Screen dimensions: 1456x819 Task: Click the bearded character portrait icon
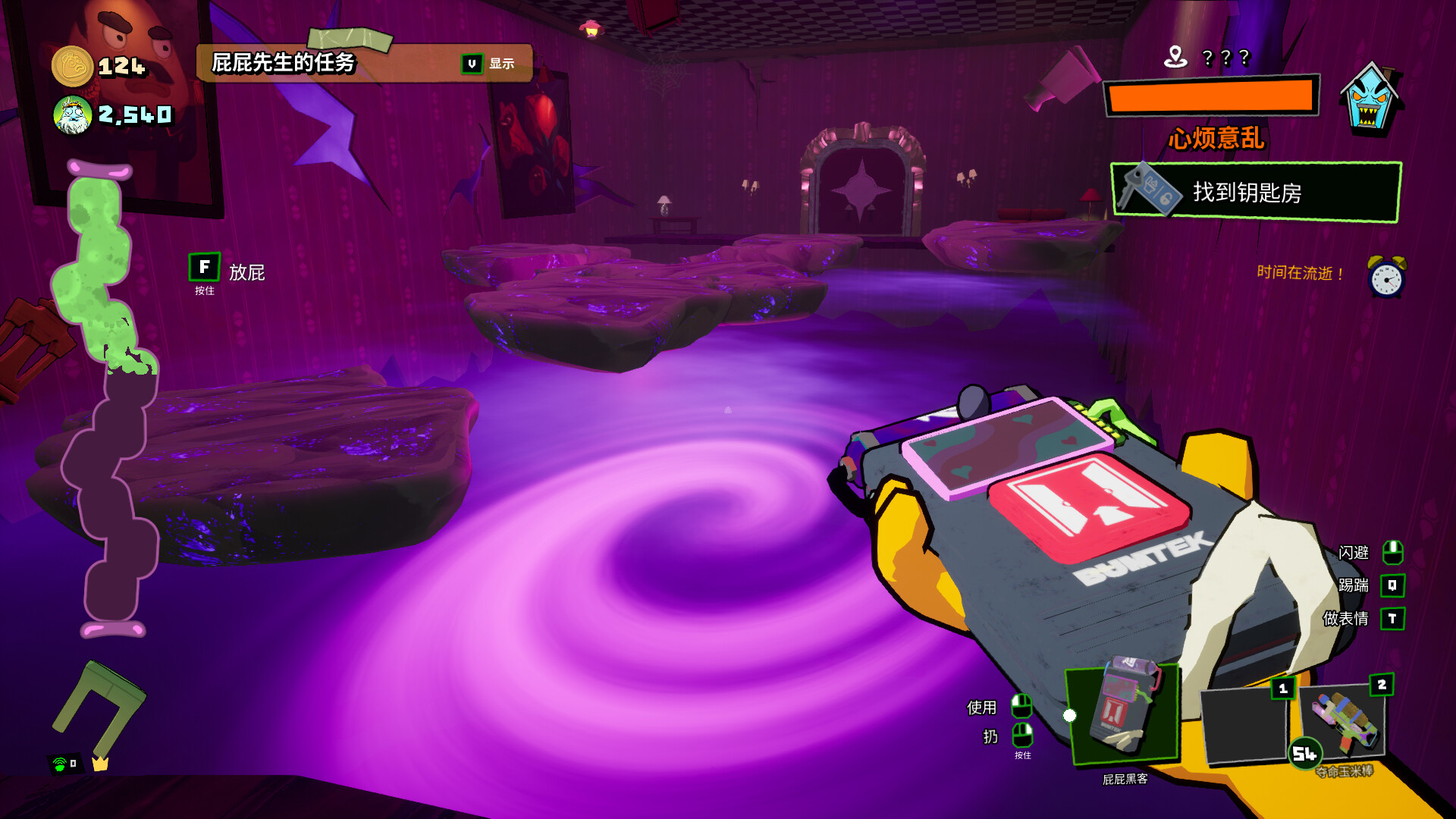(x=73, y=115)
